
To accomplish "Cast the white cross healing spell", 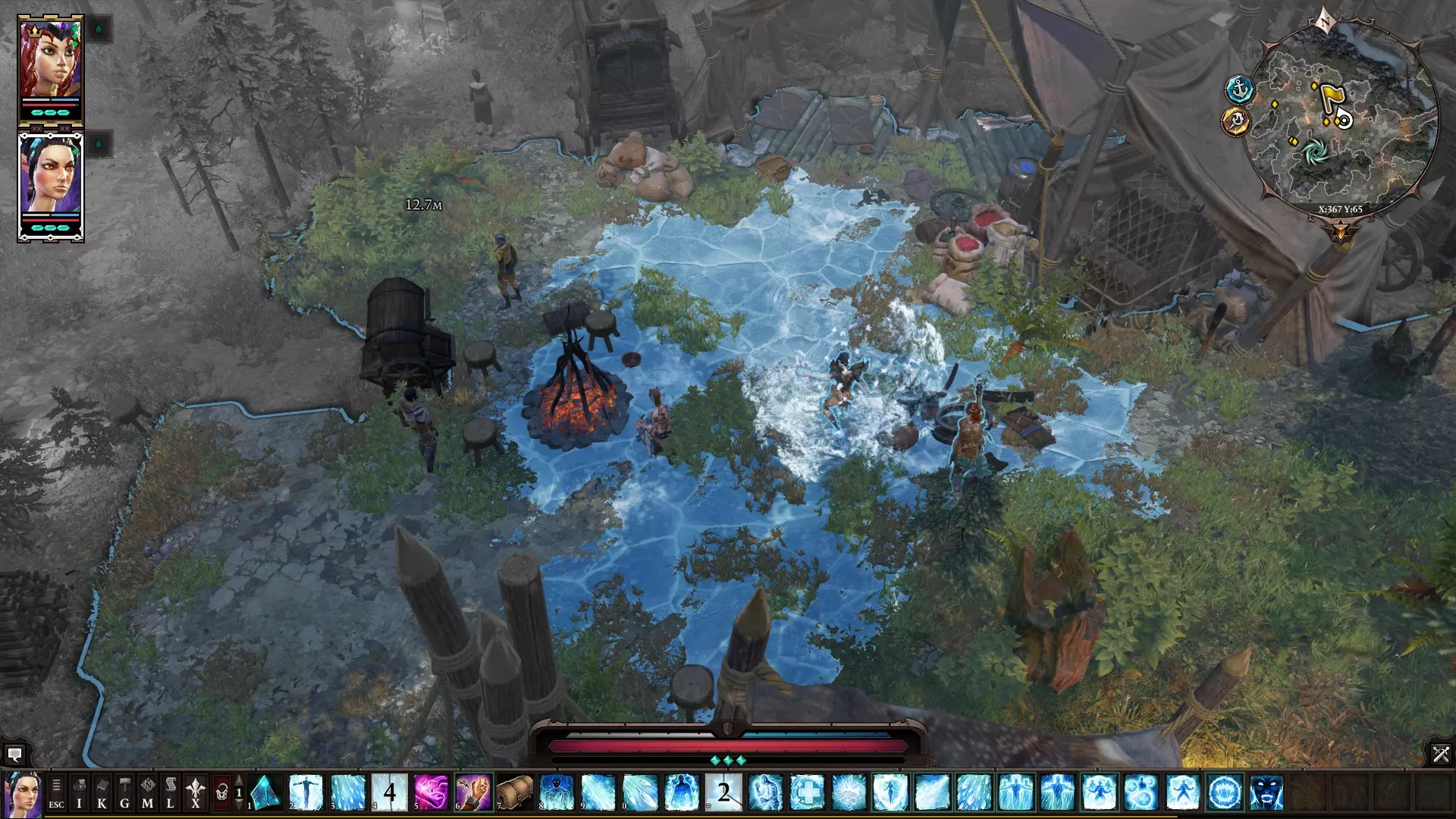I will pyautogui.click(x=807, y=792).
